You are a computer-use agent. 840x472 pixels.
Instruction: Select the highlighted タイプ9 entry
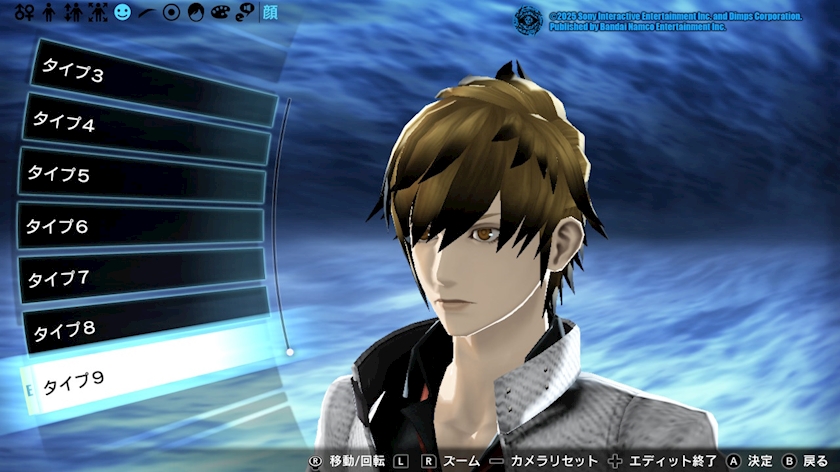coord(146,378)
